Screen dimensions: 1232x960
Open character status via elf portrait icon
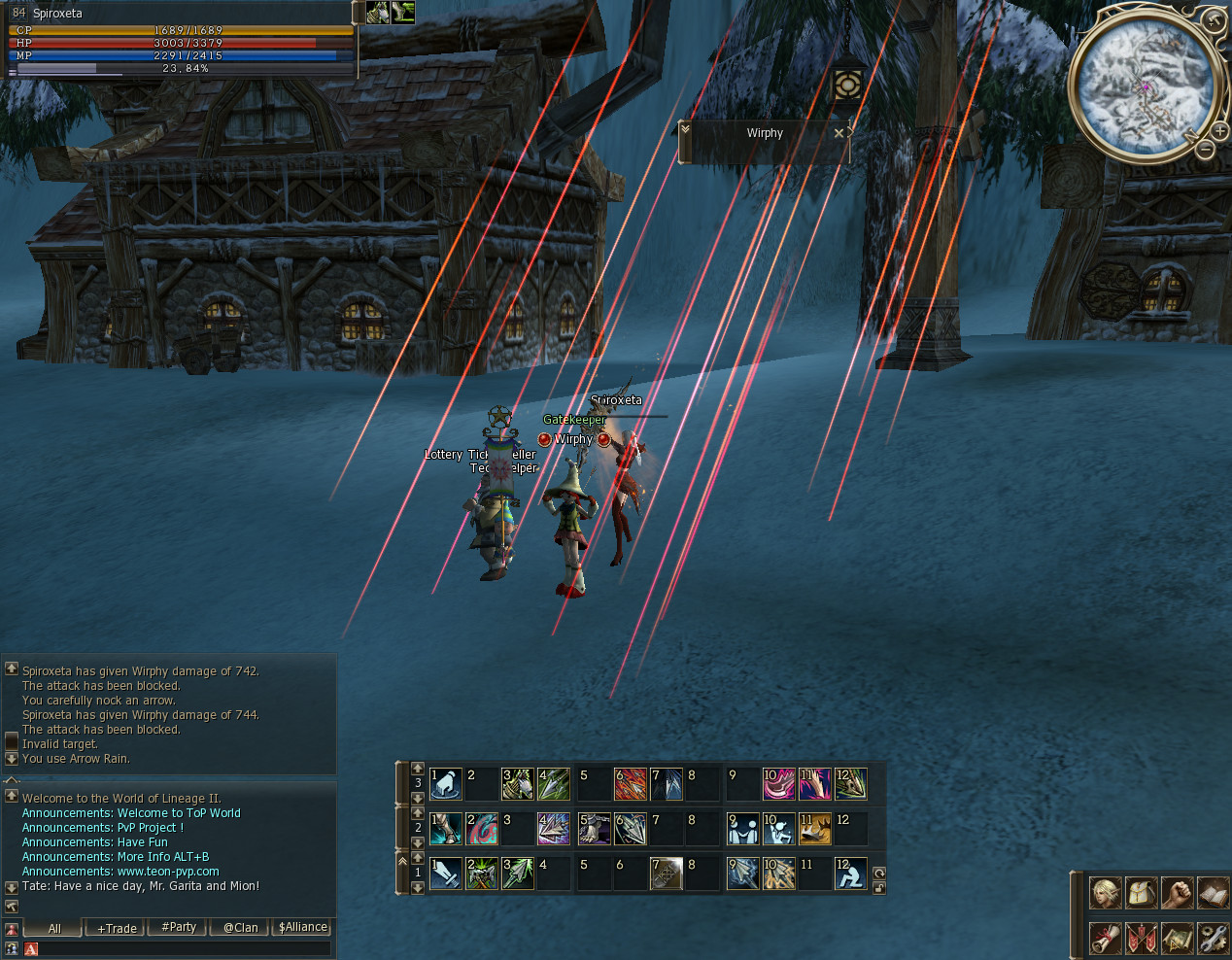tap(1105, 893)
